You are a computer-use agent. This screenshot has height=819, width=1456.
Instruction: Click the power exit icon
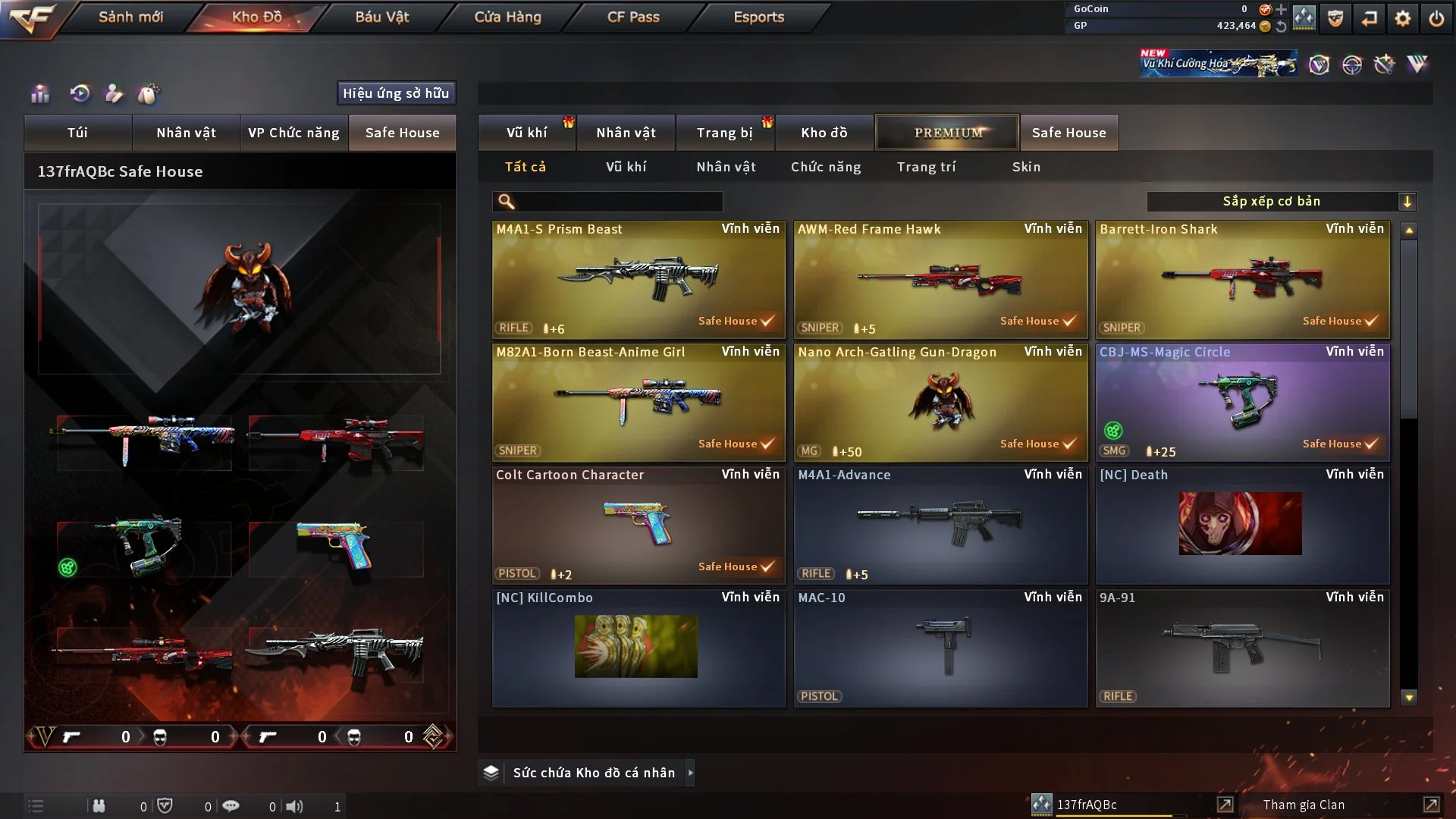1436,18
